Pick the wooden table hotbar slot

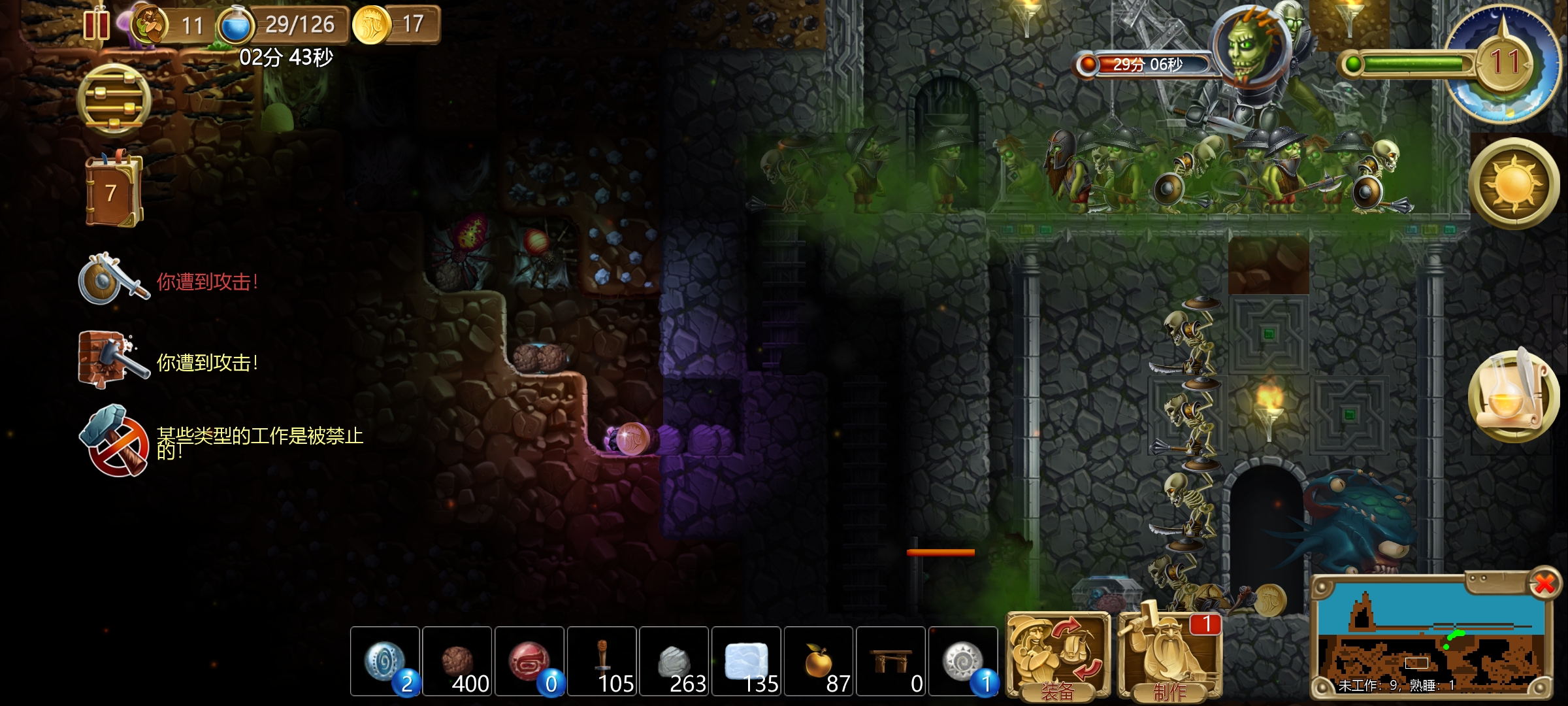[891, 661]
